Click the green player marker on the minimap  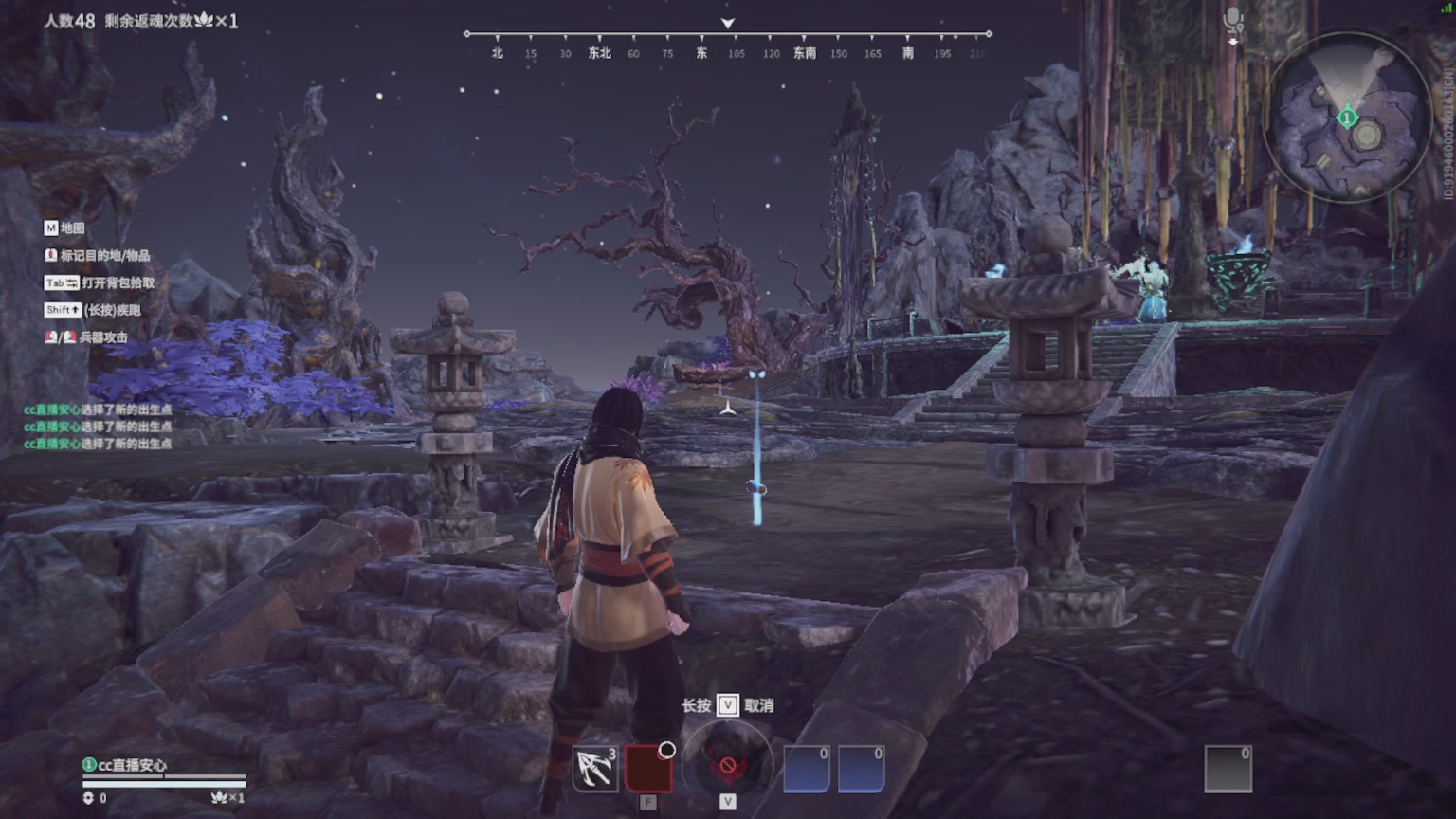point(1347,118)
